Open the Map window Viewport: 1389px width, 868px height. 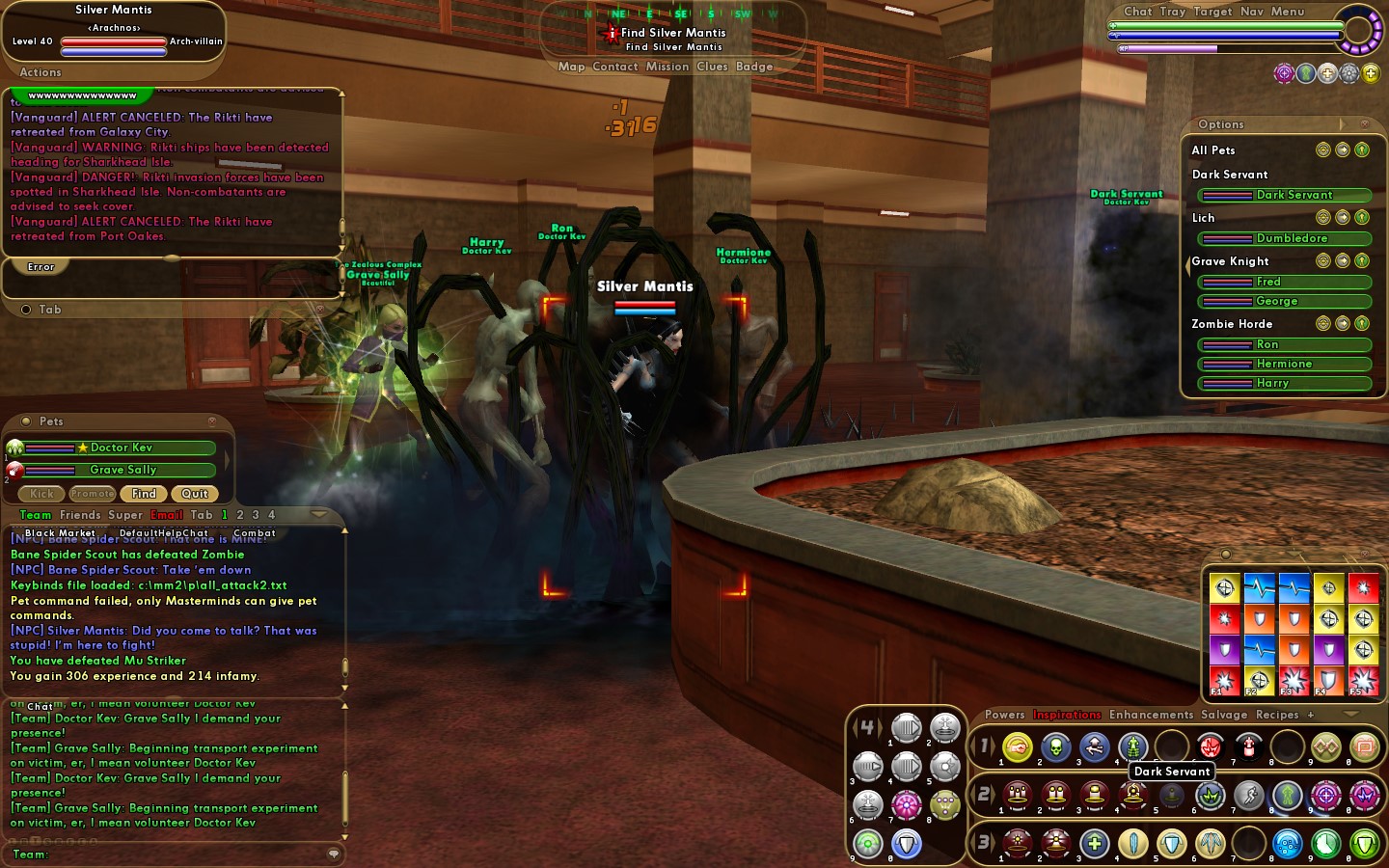[x=571, y=67]
